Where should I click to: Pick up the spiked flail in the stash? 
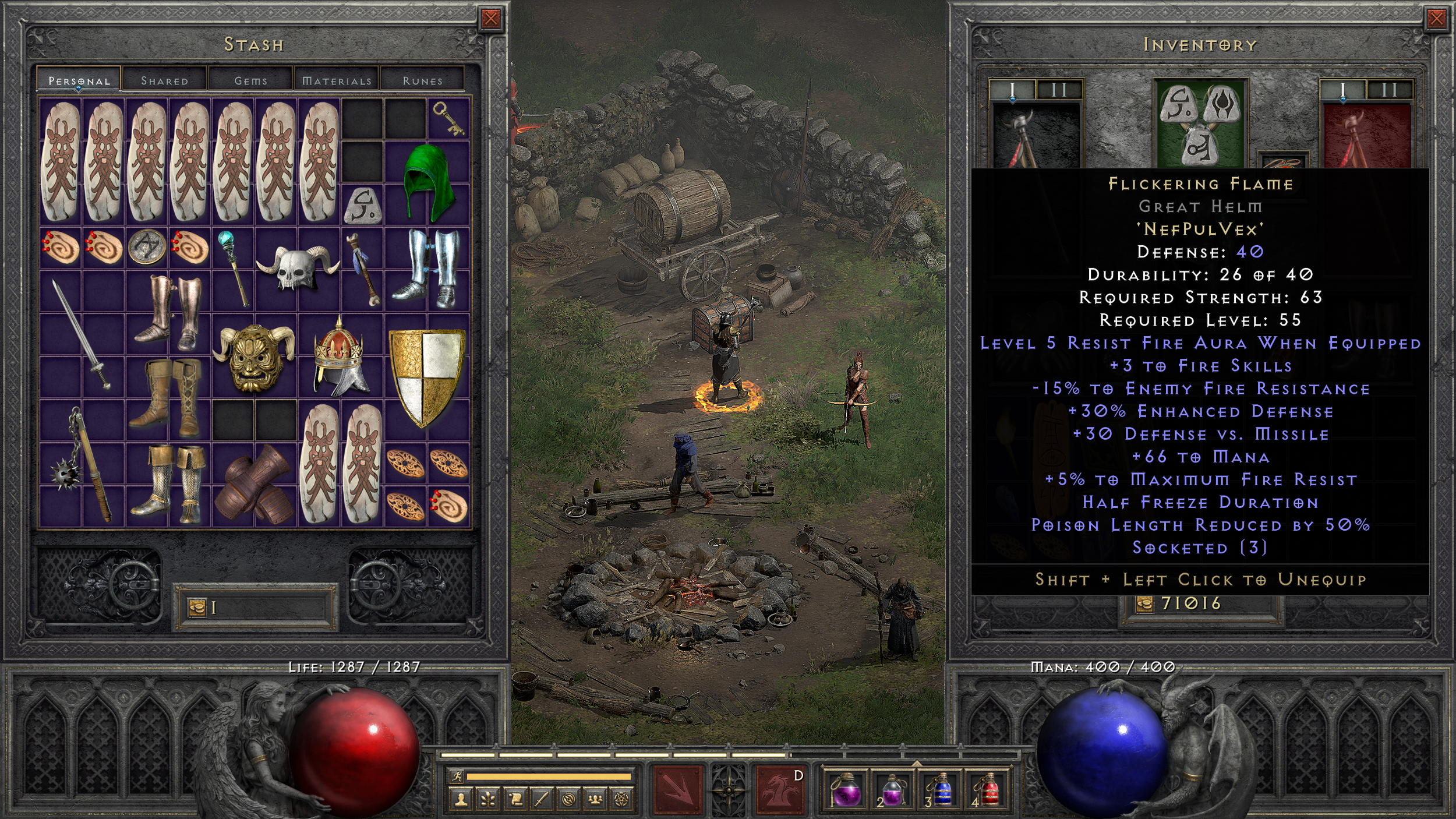pos(82,463)
